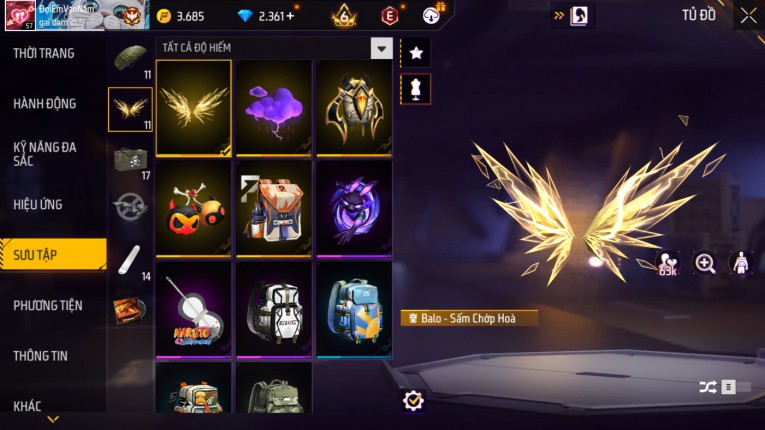Switch to the Hành Động tab
This screenshot has height=430, width=765.
[x=45, y=103]
